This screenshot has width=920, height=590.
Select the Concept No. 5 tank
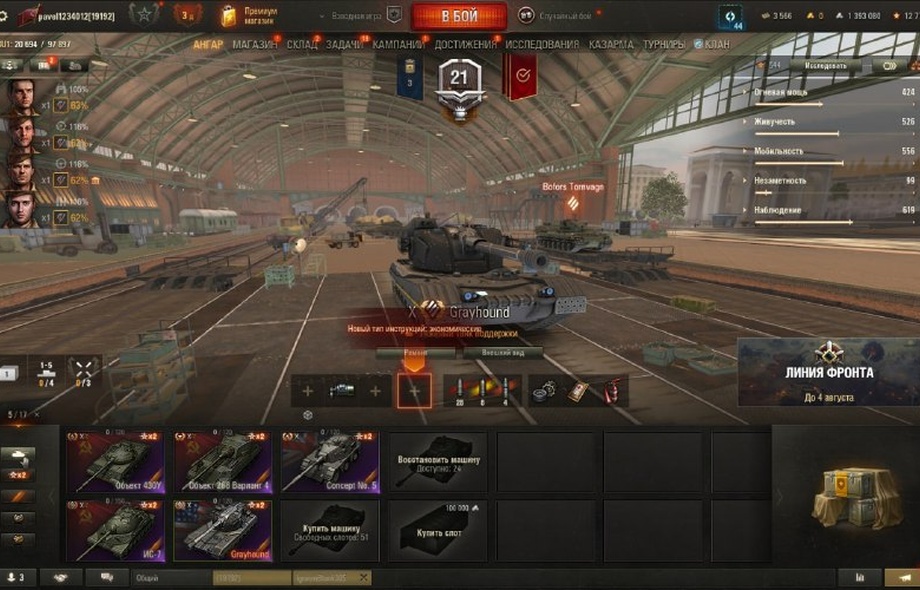click(330, 462)
